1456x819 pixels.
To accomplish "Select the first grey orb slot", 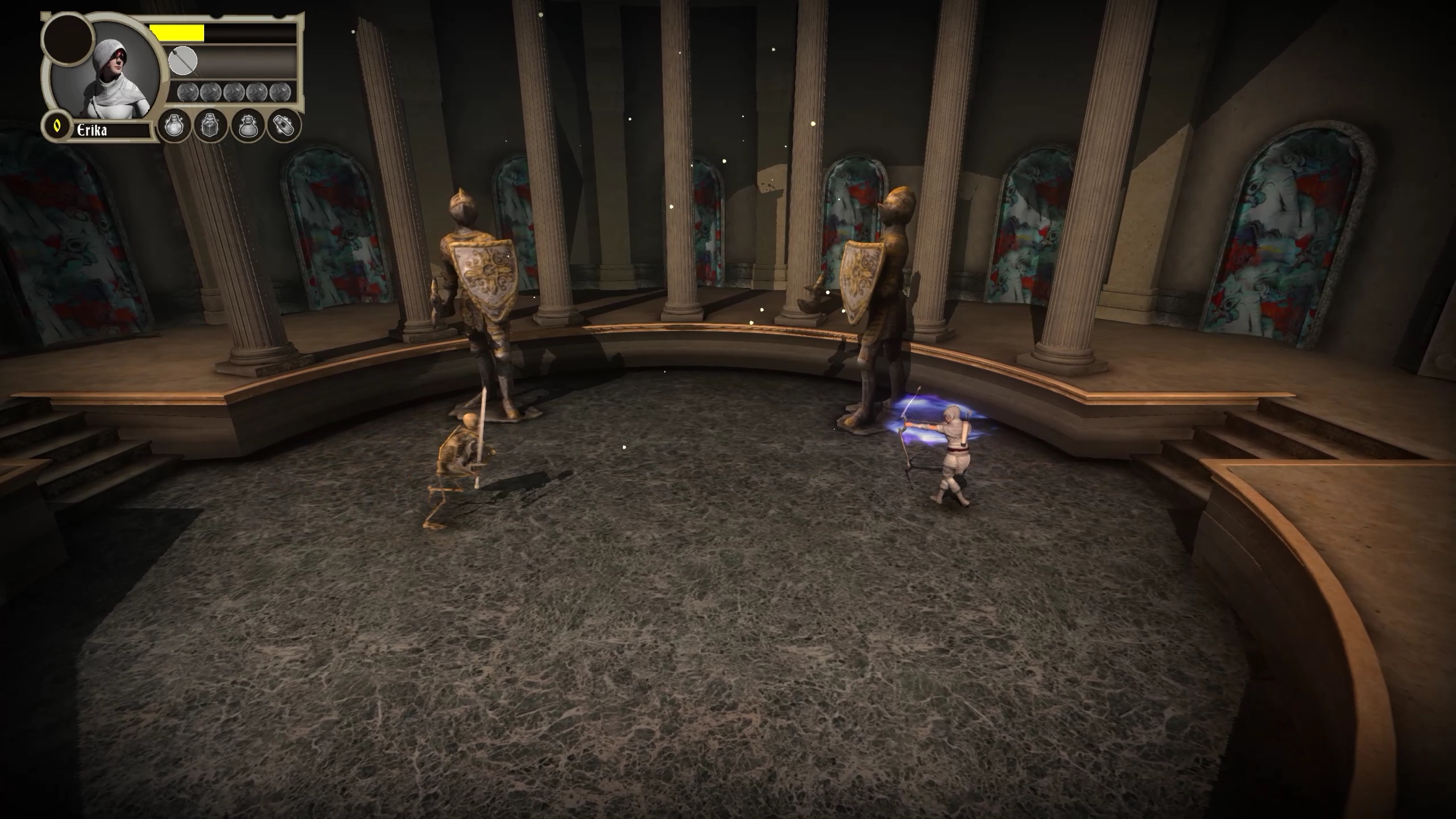I will point(188,92).
